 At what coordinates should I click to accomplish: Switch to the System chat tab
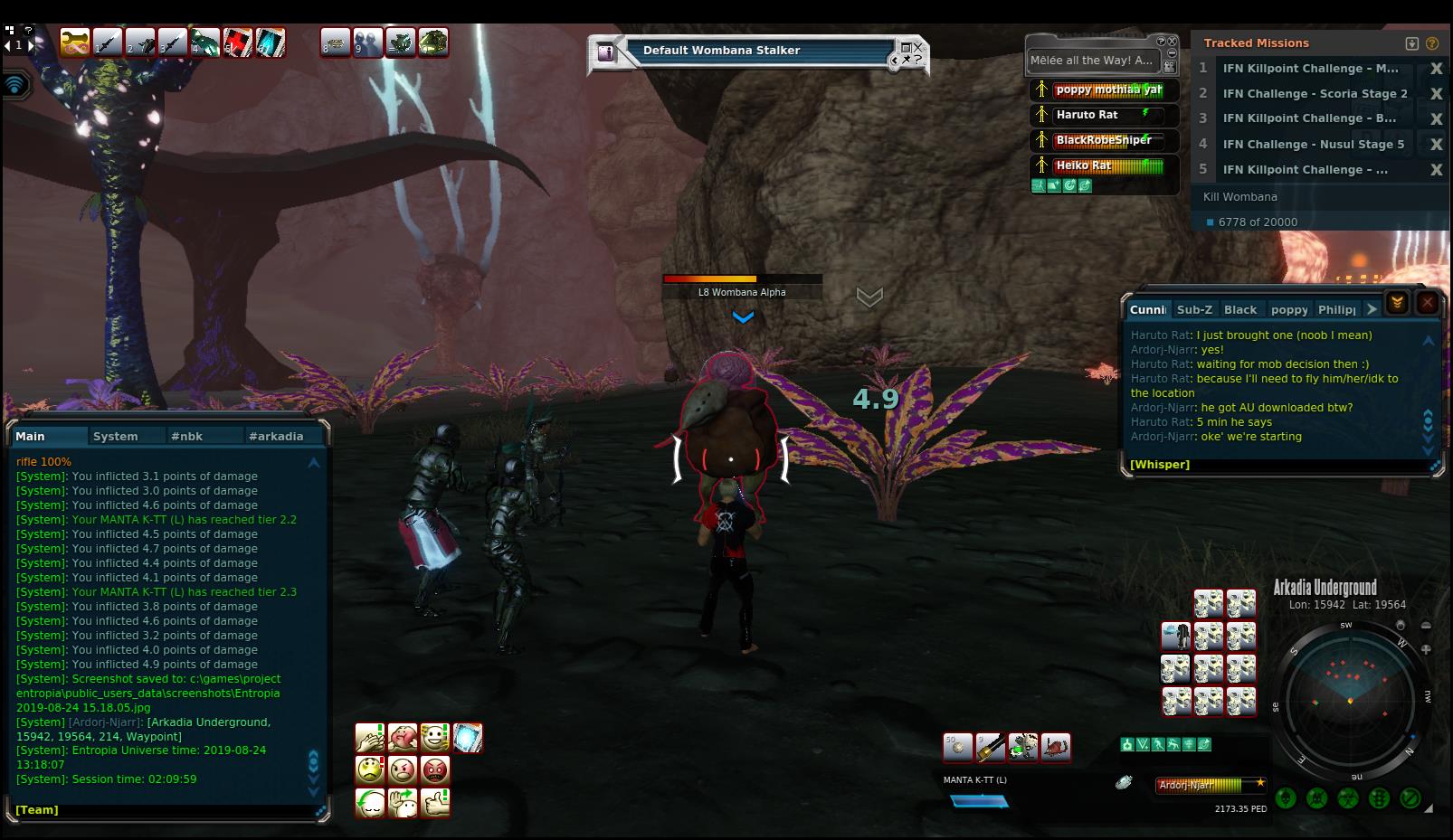click(x=115, y=436)
